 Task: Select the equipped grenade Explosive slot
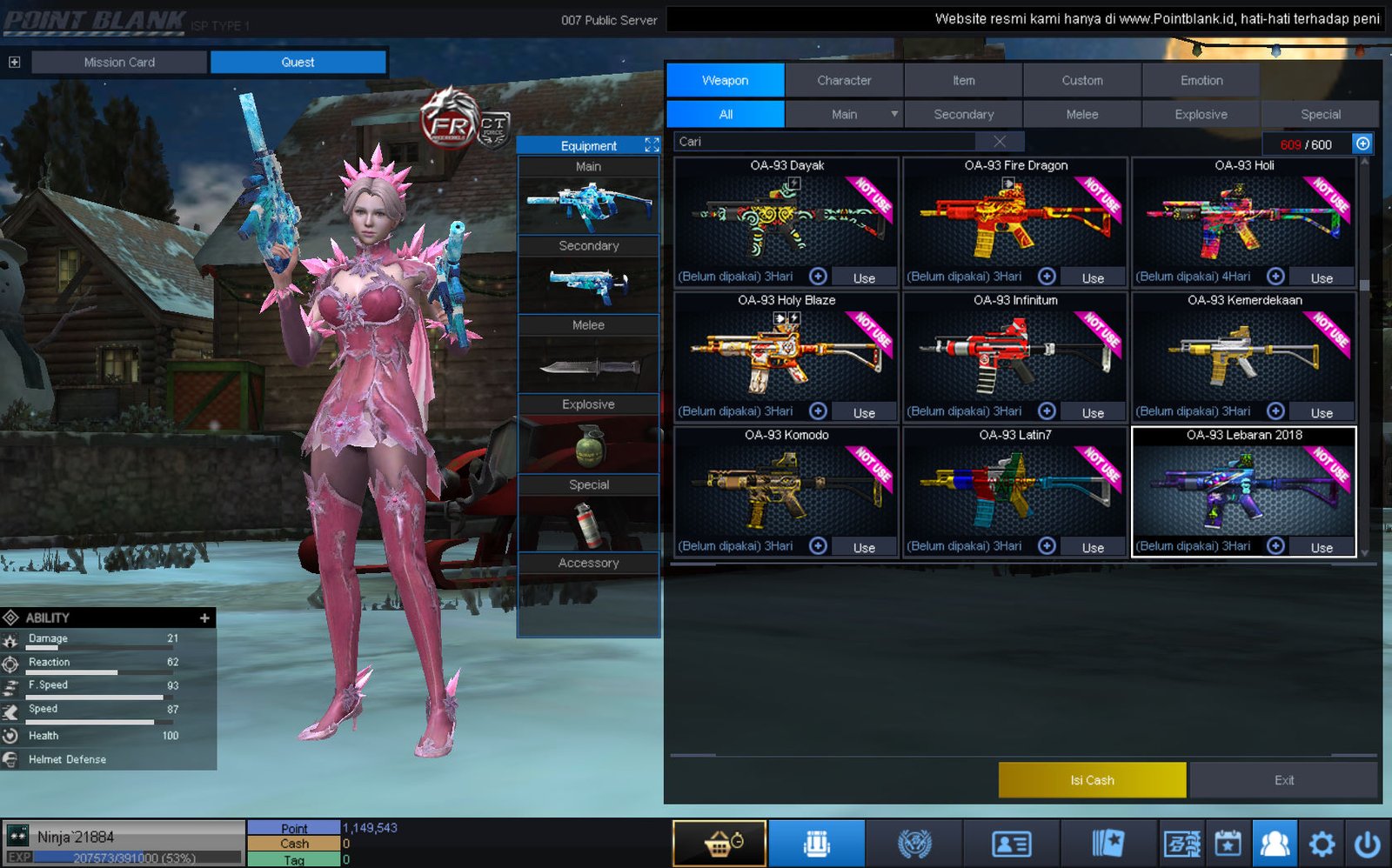(x=589, y=444)
